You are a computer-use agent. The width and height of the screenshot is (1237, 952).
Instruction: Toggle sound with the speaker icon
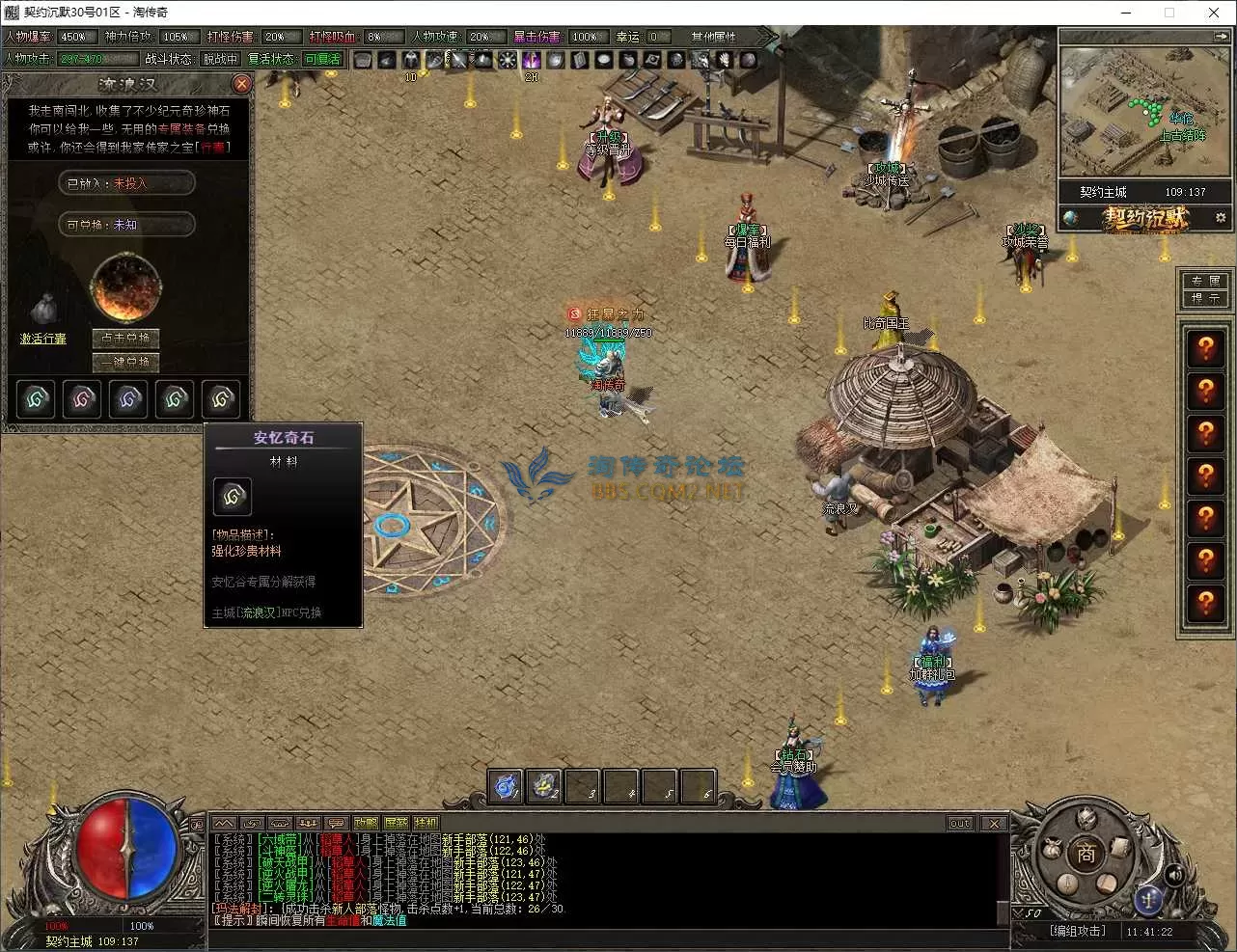coord(1174,875)
